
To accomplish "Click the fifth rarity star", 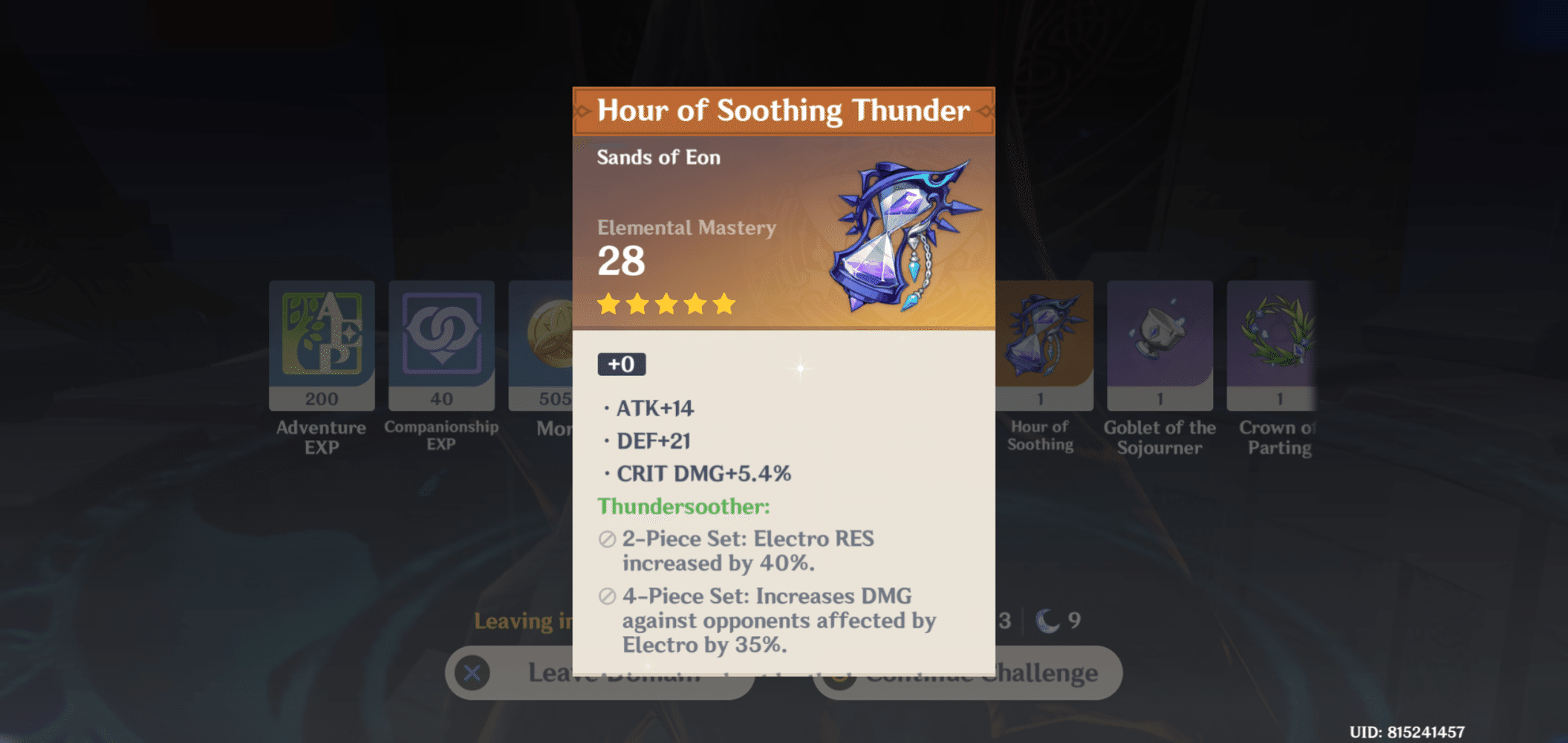I will (722, 304).
